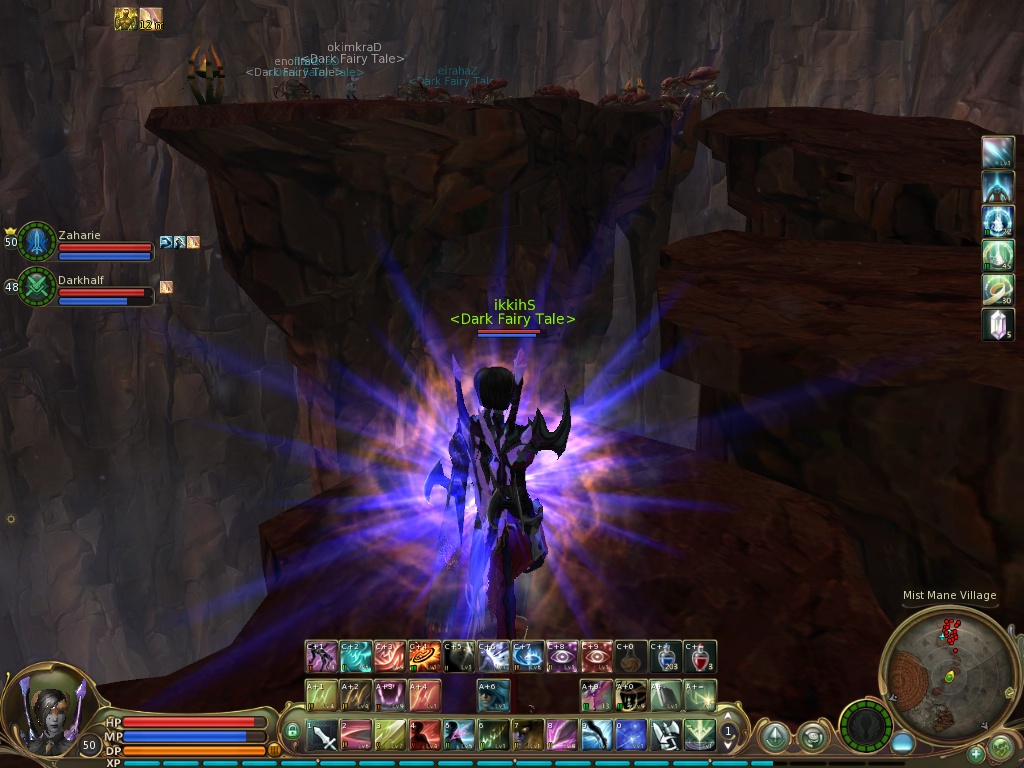Image resolution: width=1024 pixels, height=768 pixels.
Task: Activate the blue starburst skill in slot 0
Action: click(x=630, y=737)
